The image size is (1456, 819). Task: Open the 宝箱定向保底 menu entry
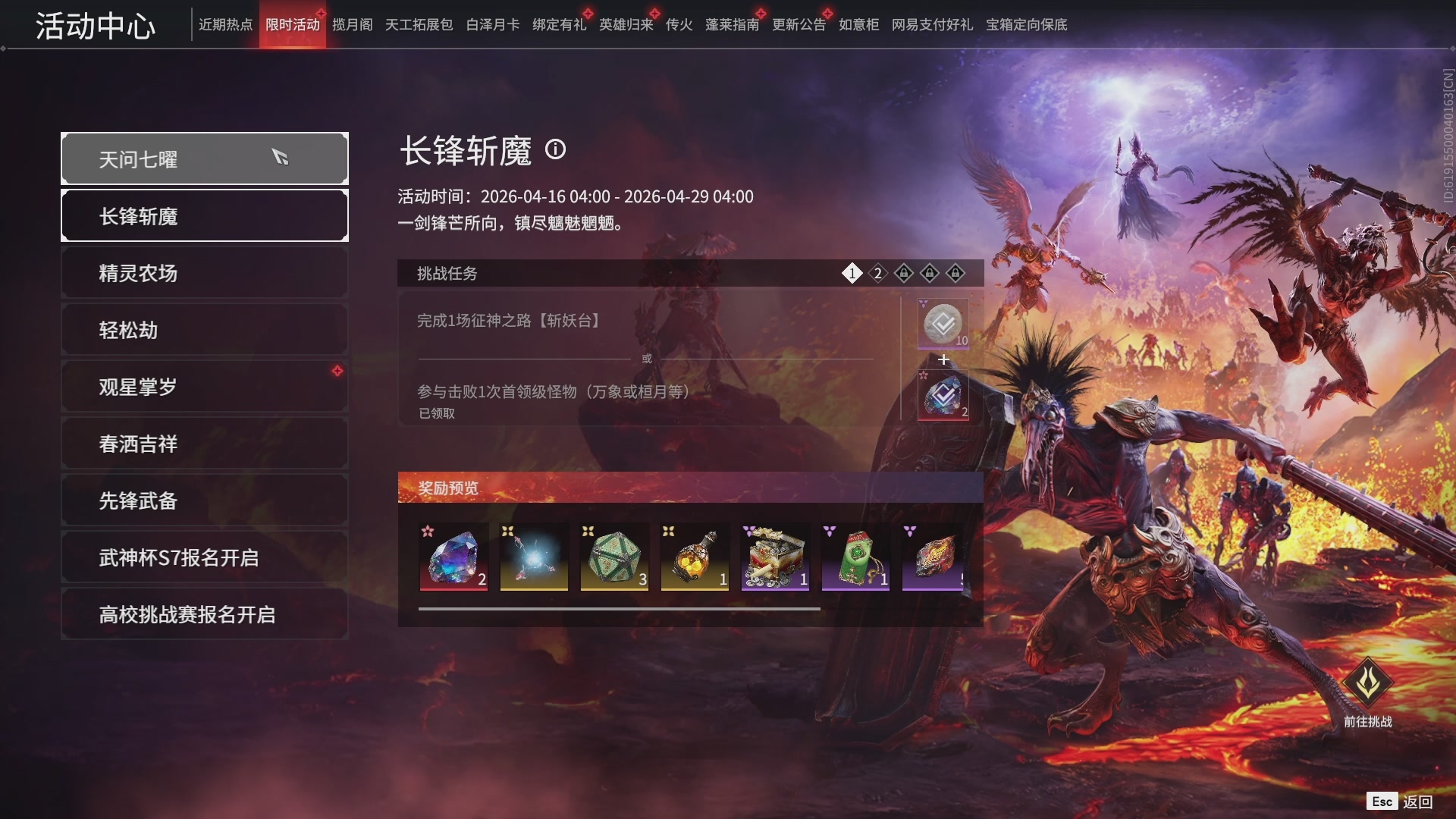click(1027, 25)
